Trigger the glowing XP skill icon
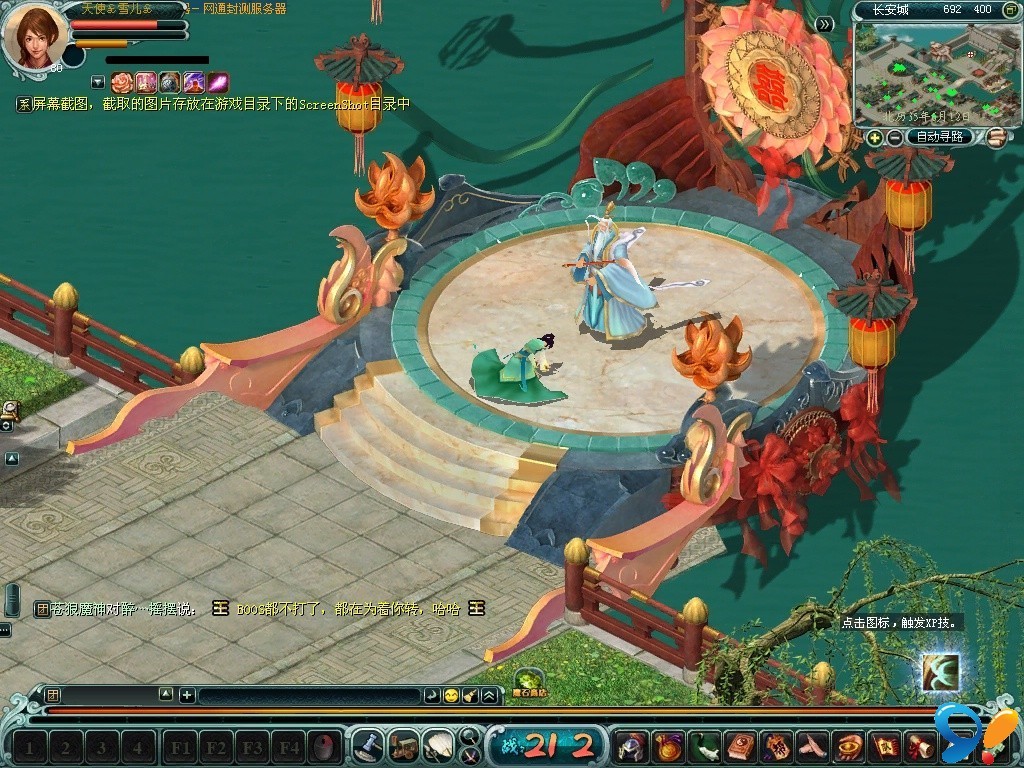1024x768 pixels. (940, 672)
